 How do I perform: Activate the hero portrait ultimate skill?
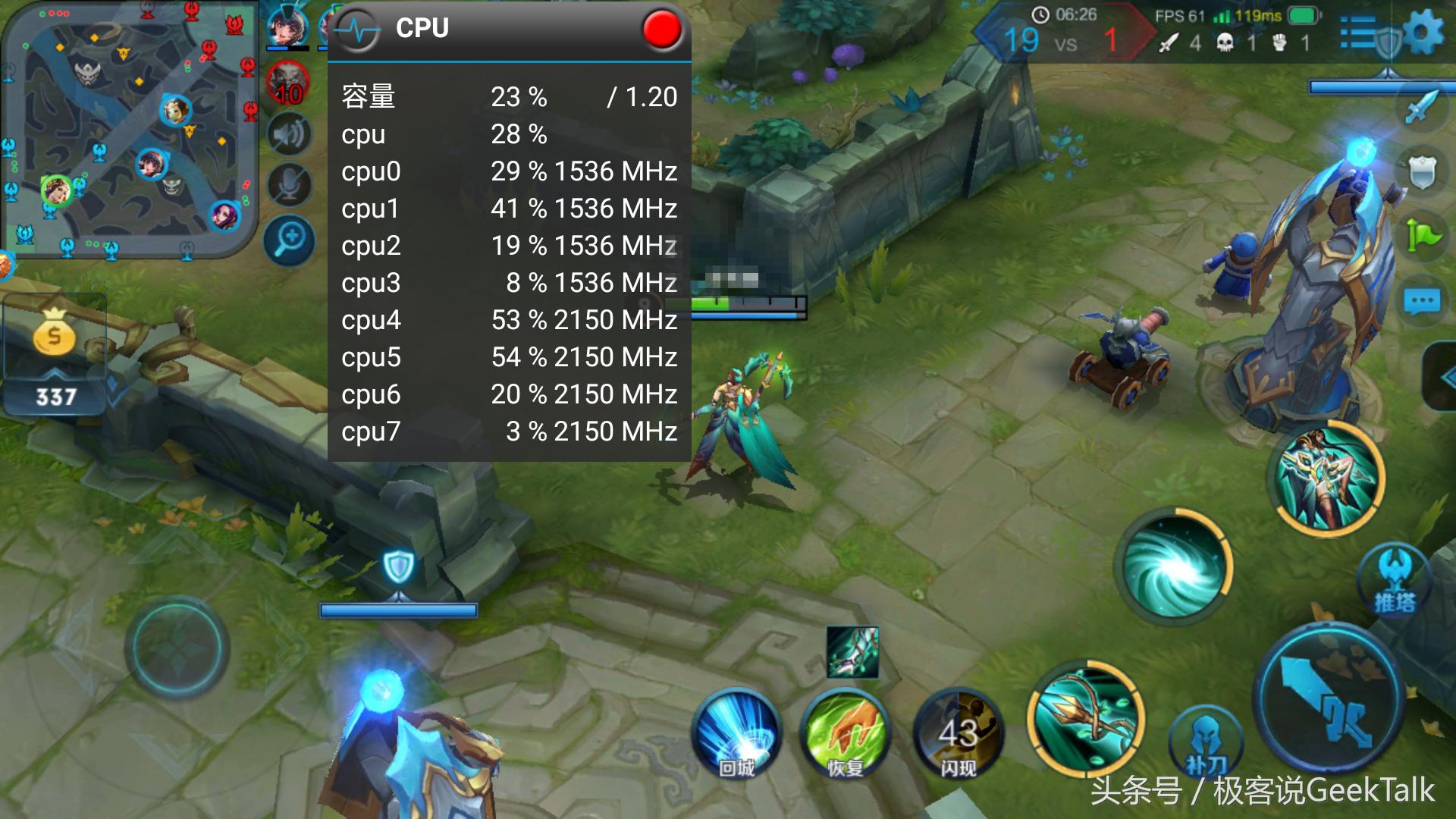1327,478
